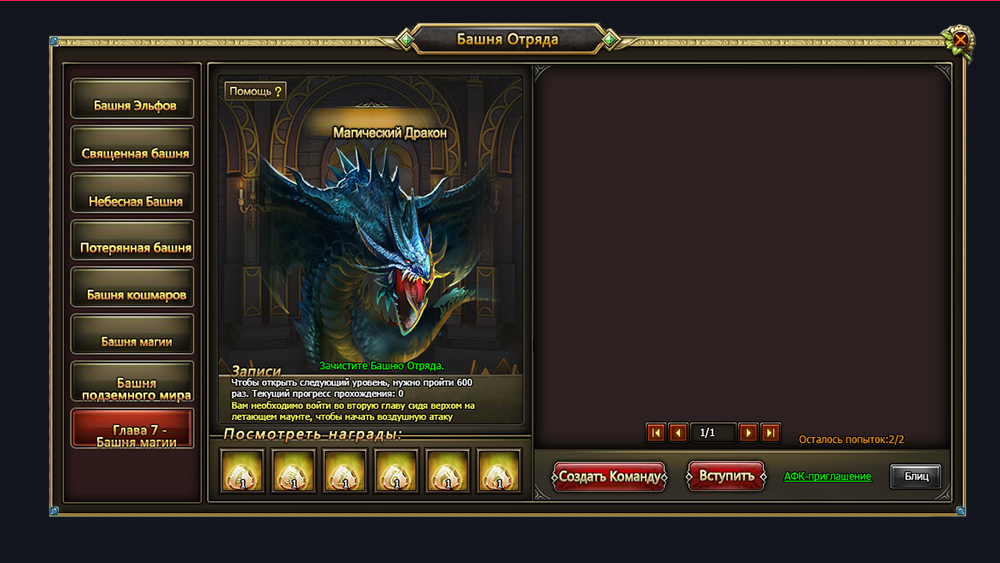Jump to the last team page

coord(770,433)
